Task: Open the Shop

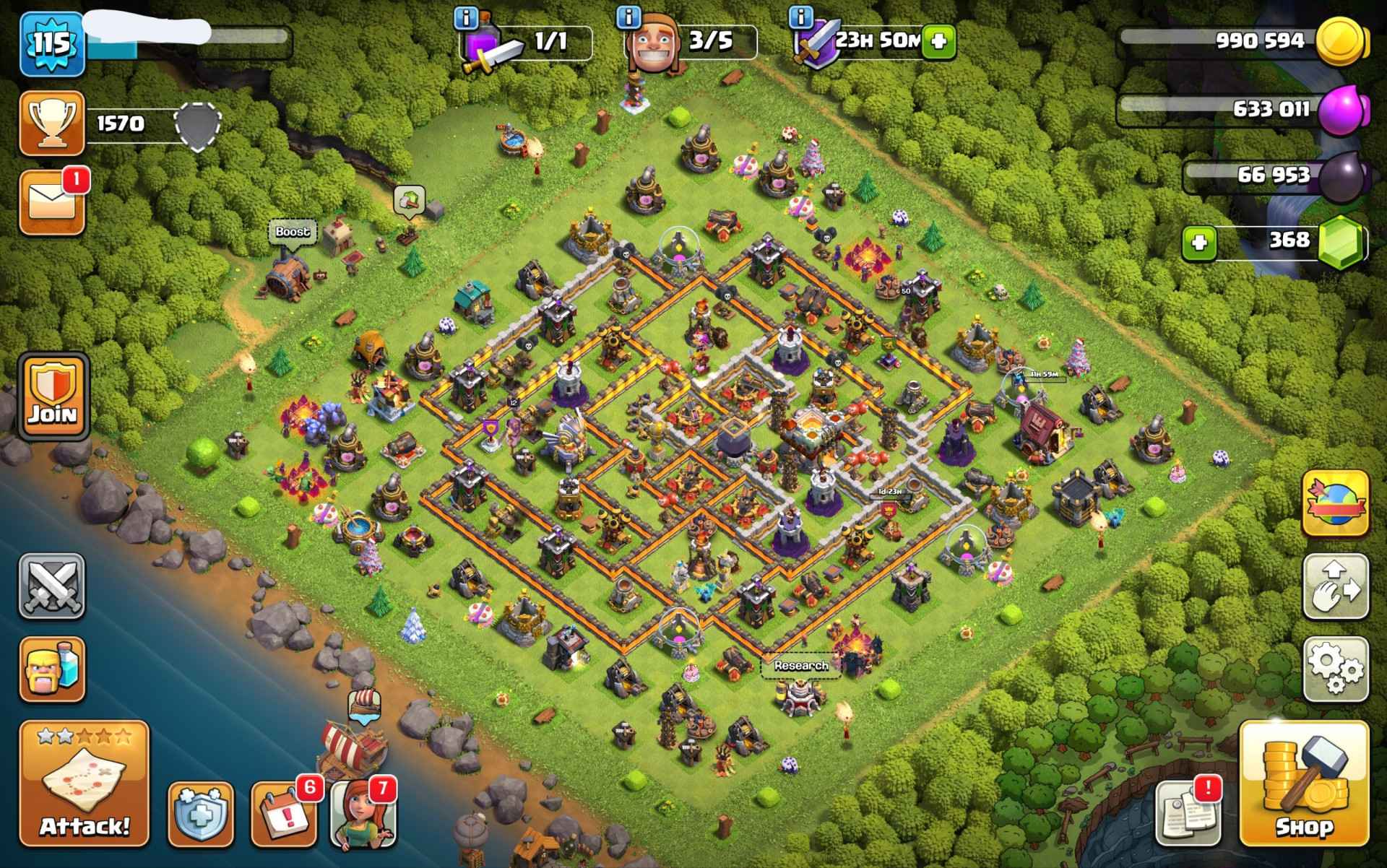Action: click(x=1303, y=784)
